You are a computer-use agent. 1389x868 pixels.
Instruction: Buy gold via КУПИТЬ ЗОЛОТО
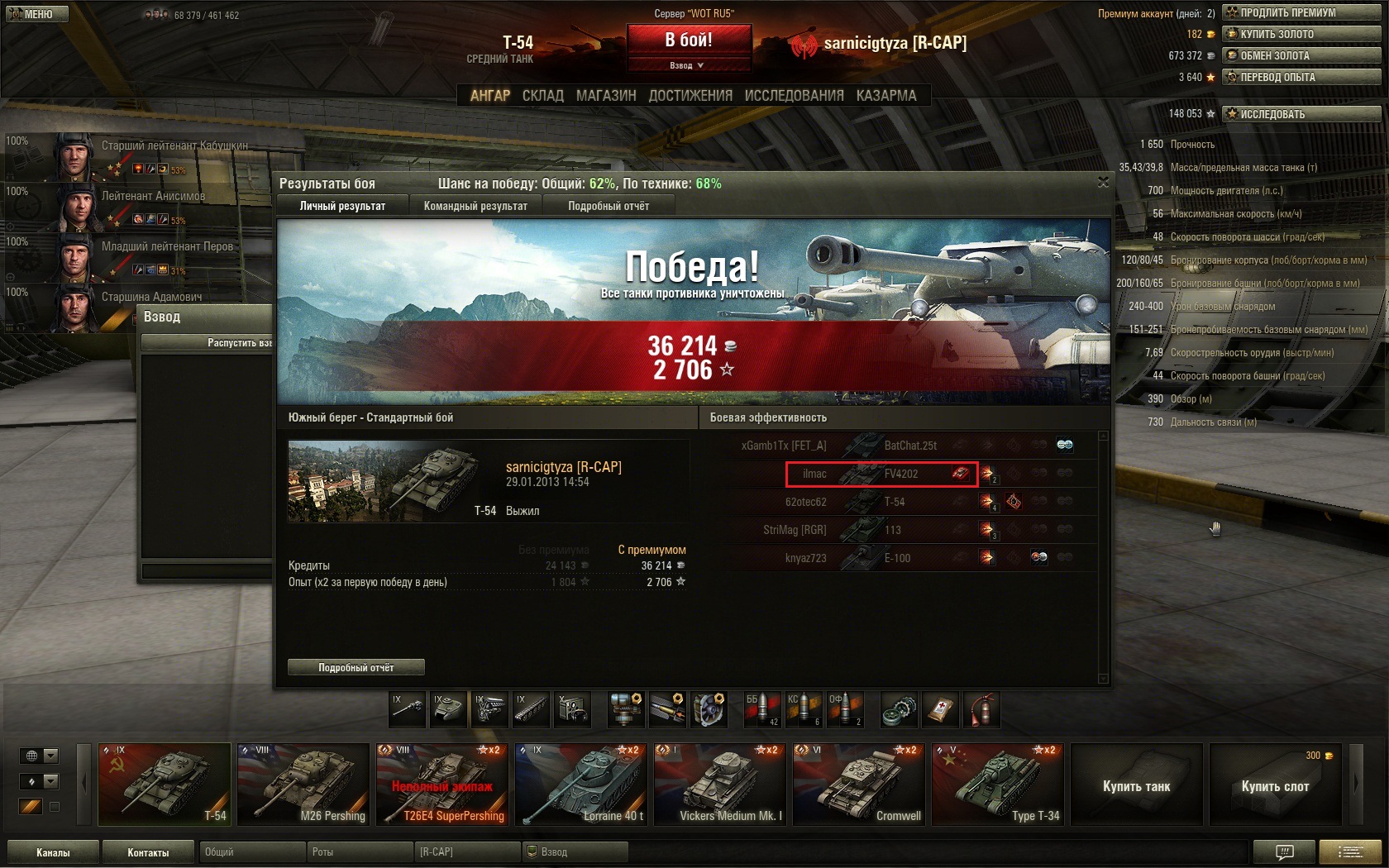tap(1301, 34)
